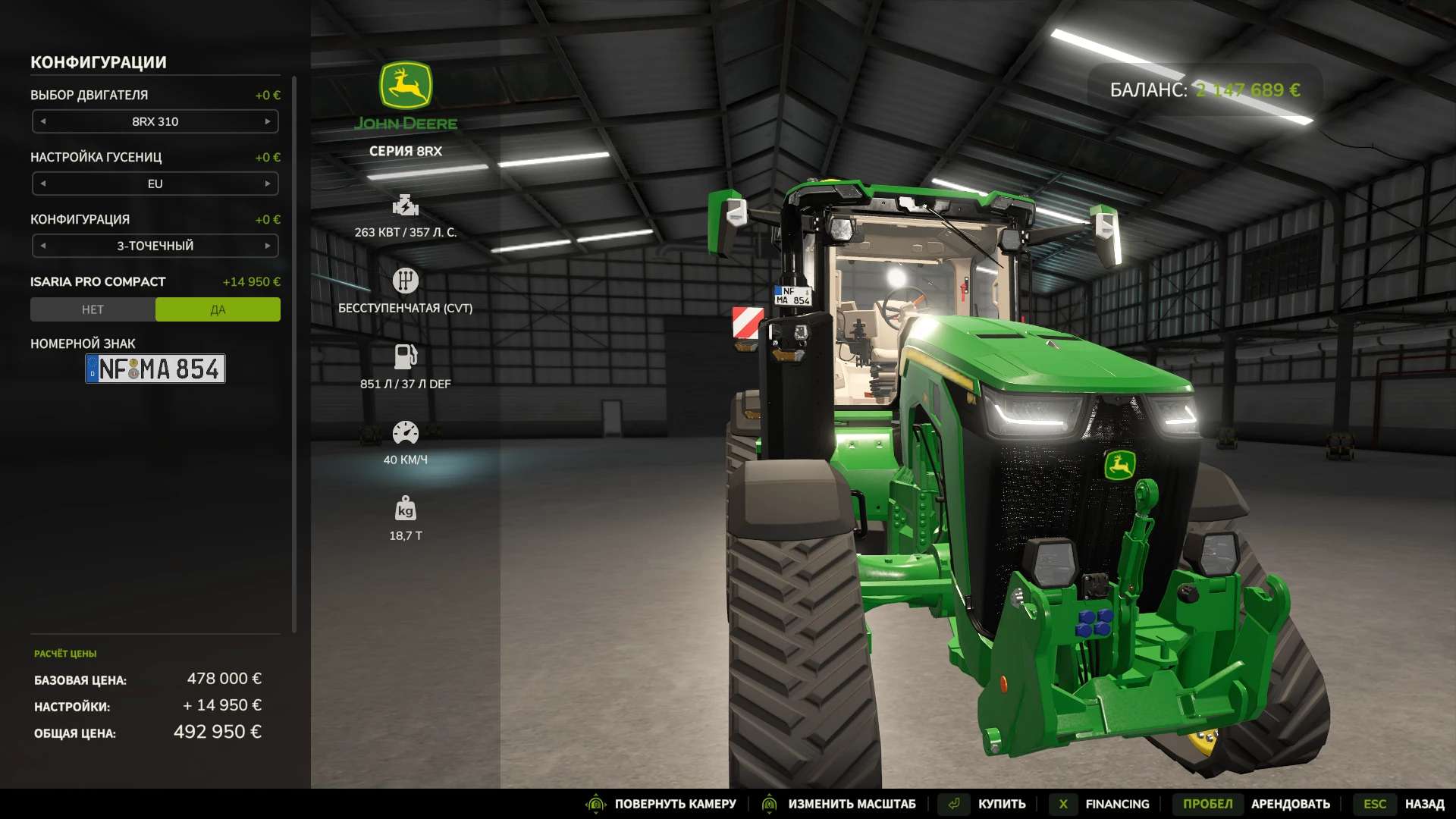The height and width of the screenshot is (819, 1456).
Task: Lease the tractor with Арендовать
Action: (x=1290, y=804)
